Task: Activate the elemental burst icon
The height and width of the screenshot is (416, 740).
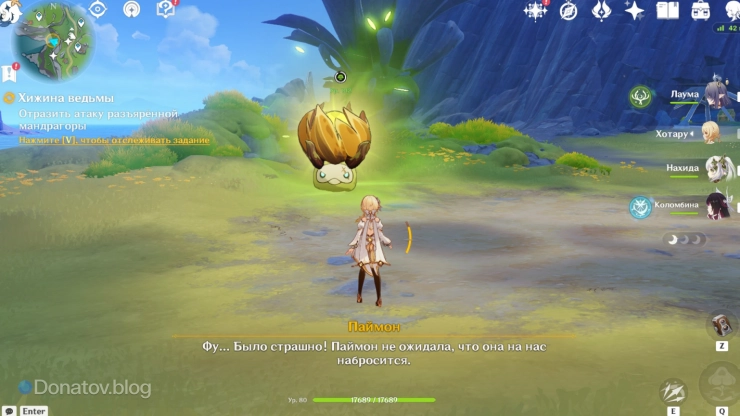Action: pos(719,384)
